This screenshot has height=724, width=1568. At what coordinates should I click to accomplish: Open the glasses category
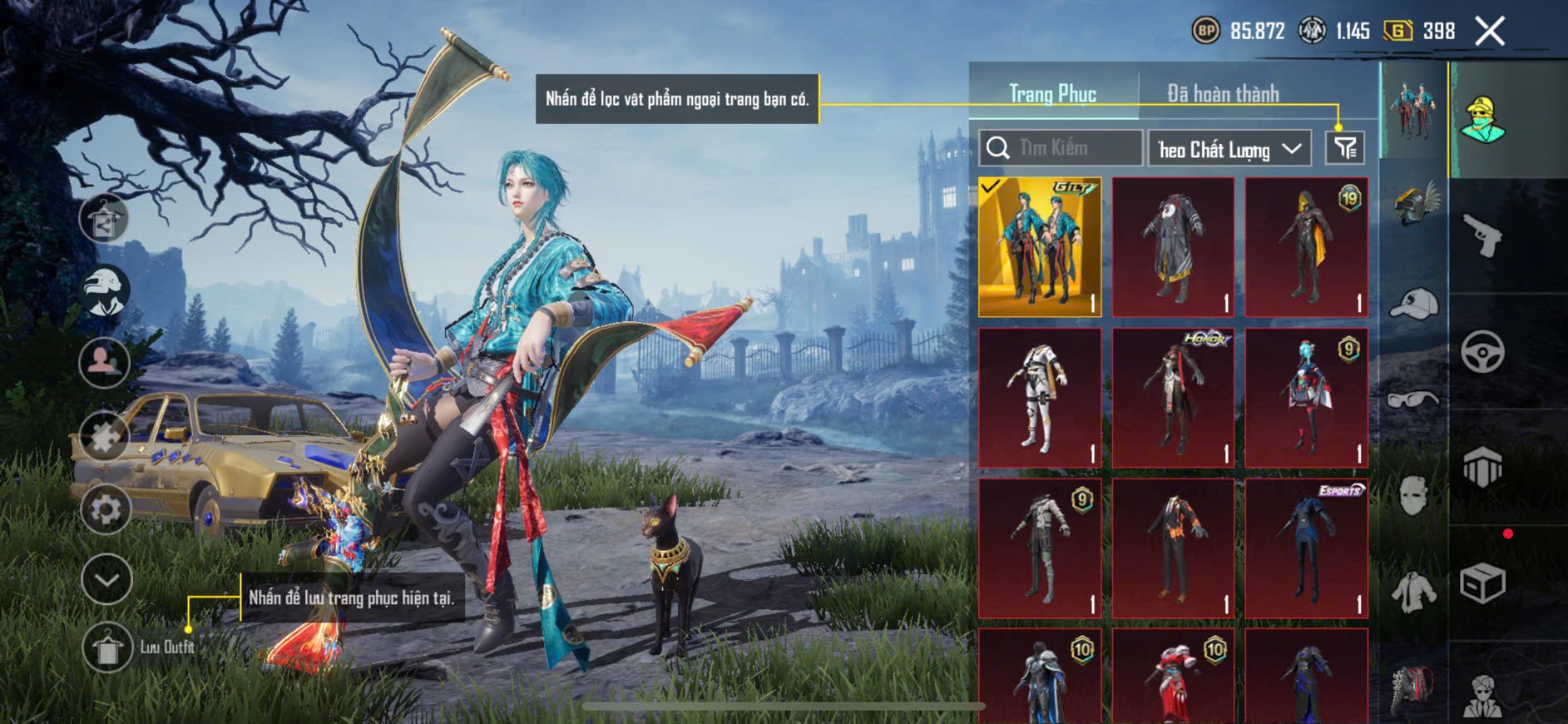(1414, 400)
